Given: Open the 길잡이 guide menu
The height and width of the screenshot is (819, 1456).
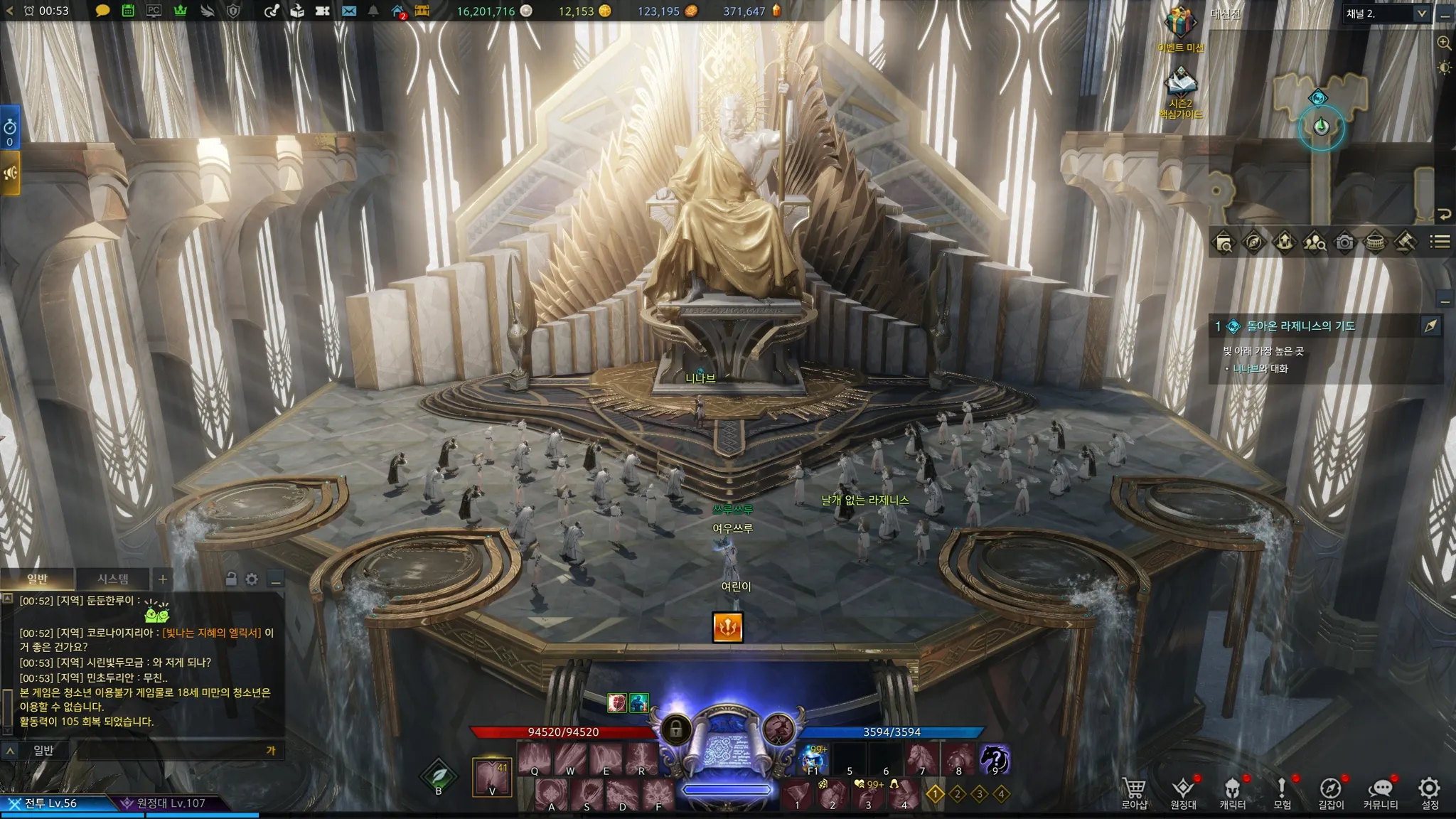Looking at the screenshot, I should pyautogui.click(x=1331, y=792).
